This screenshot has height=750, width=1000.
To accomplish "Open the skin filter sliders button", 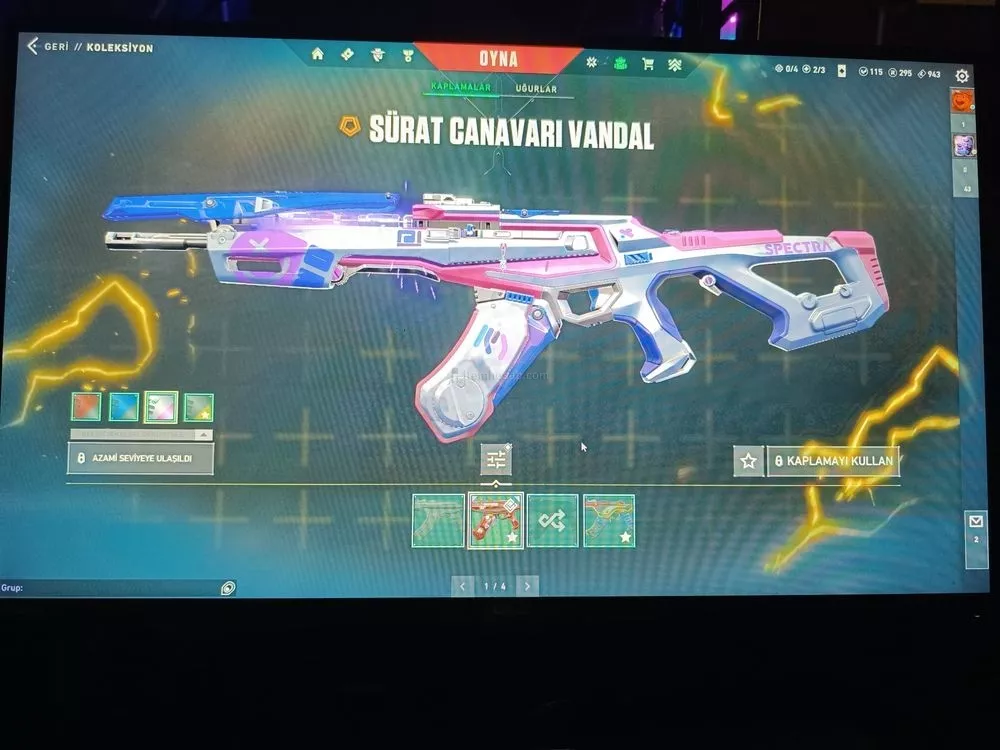I will click(x=496, y=459).
